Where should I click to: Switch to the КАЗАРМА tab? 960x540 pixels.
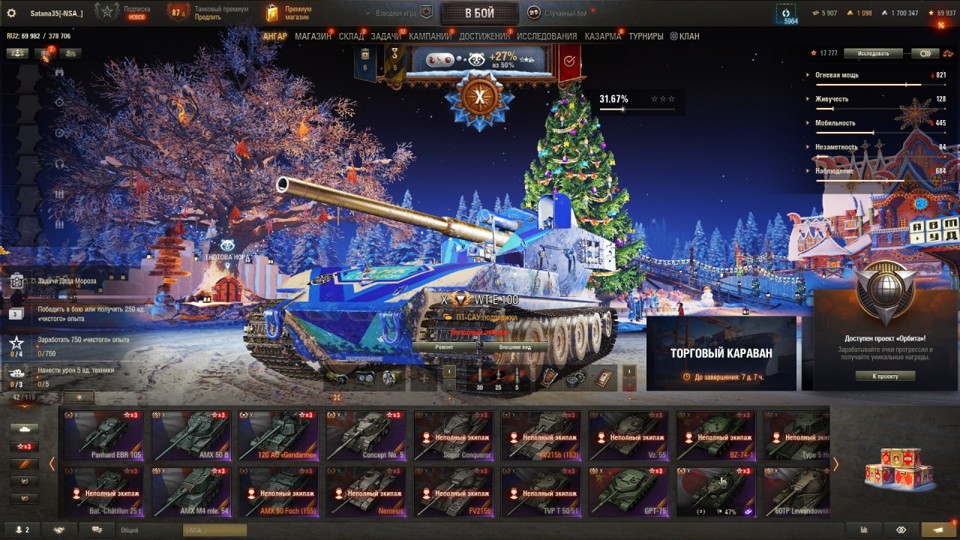coord(603,37)
